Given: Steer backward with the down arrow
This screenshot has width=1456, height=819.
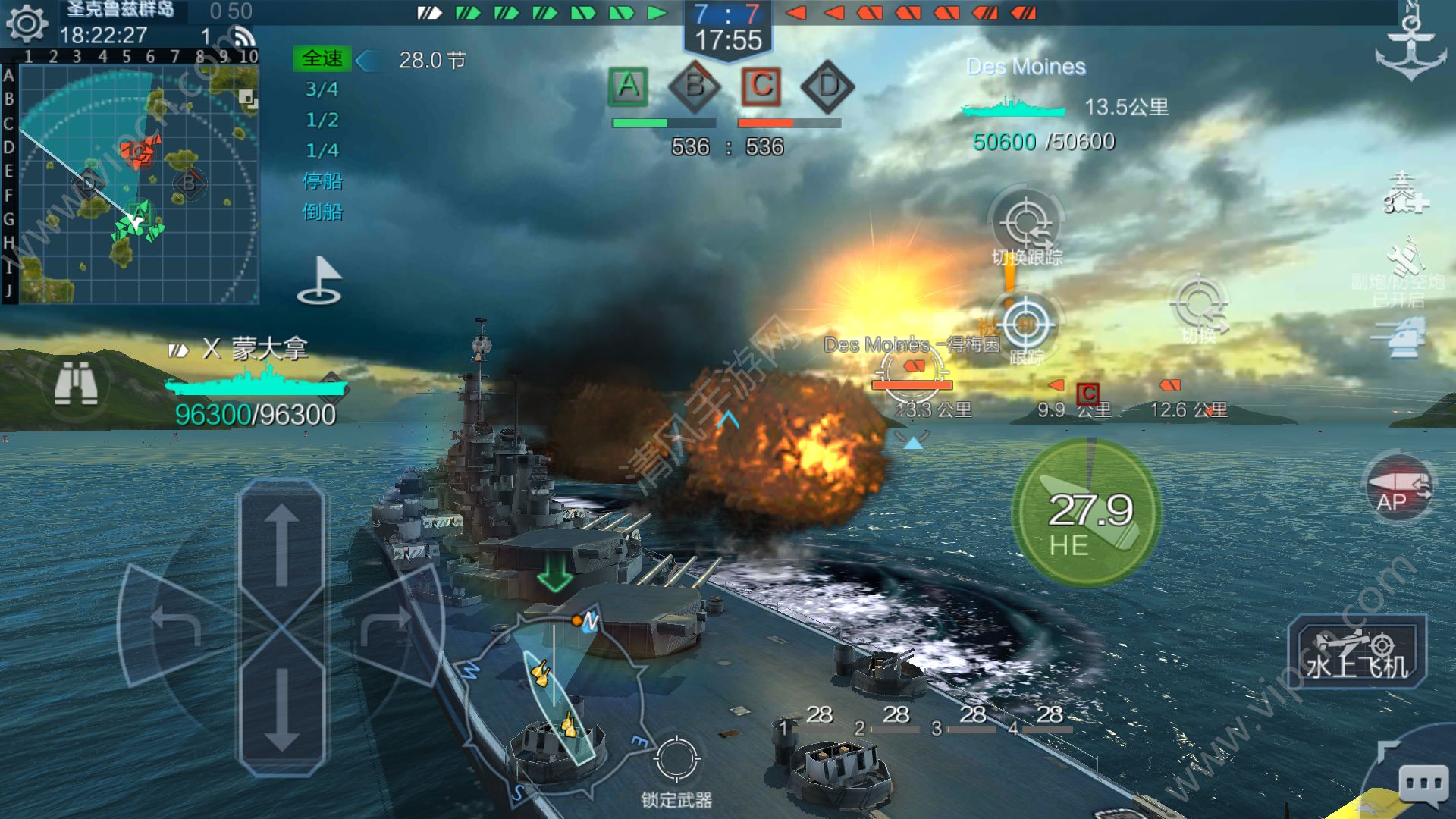Looking at the screenshot, I should pos(281,709).
